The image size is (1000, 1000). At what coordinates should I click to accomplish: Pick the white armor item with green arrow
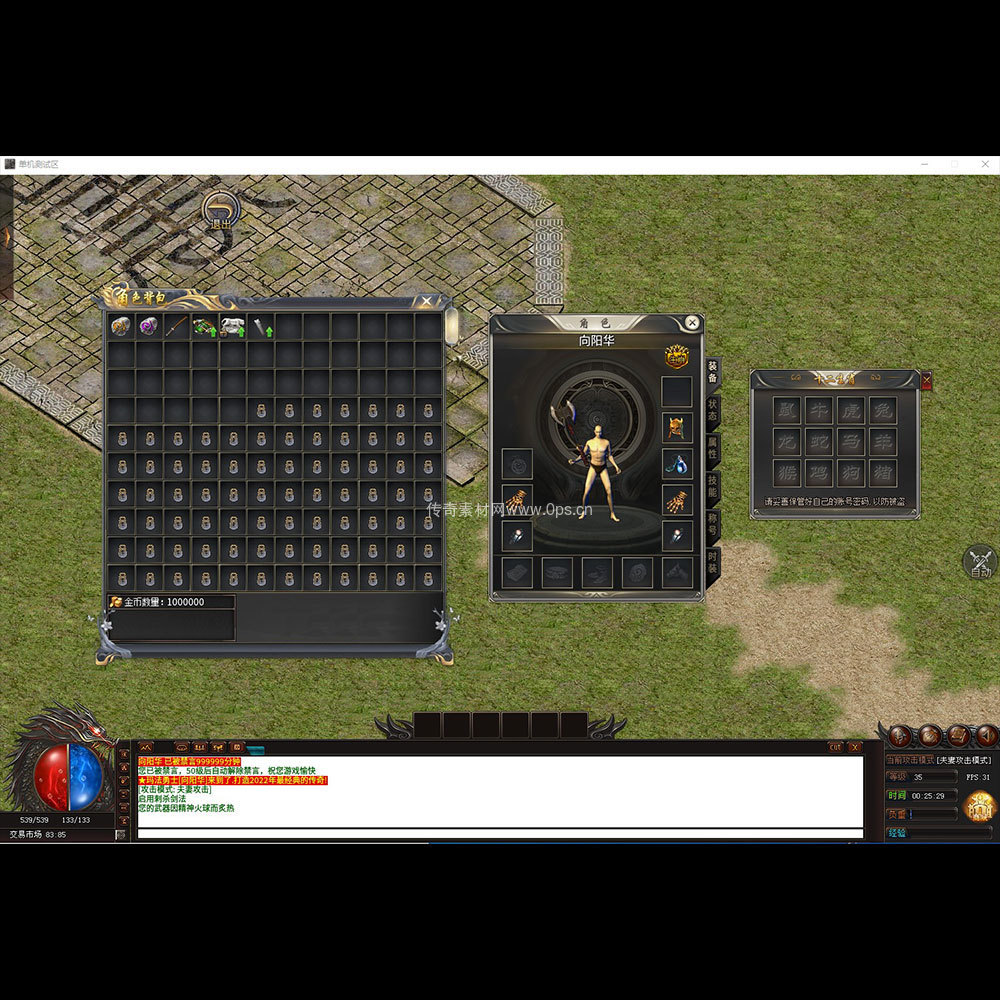233,326
